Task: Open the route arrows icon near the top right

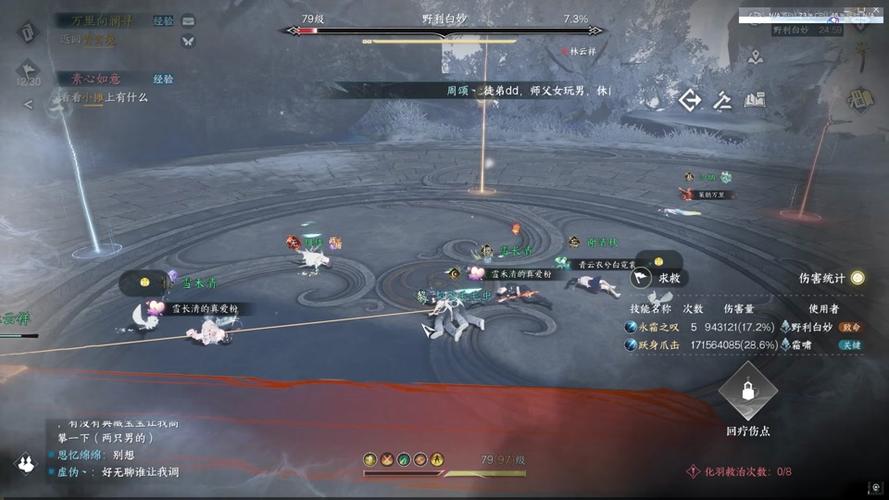Action: click(x=689, y=99)
